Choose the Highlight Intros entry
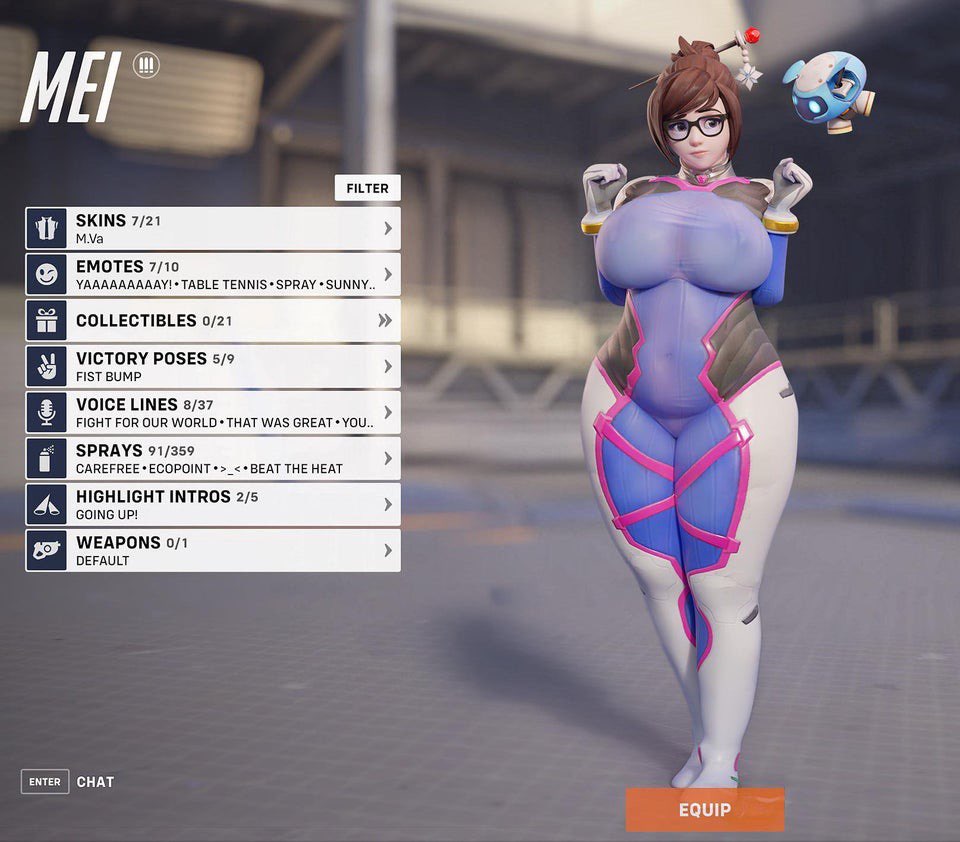The image size is (960, 842). [x=213, y=504]
